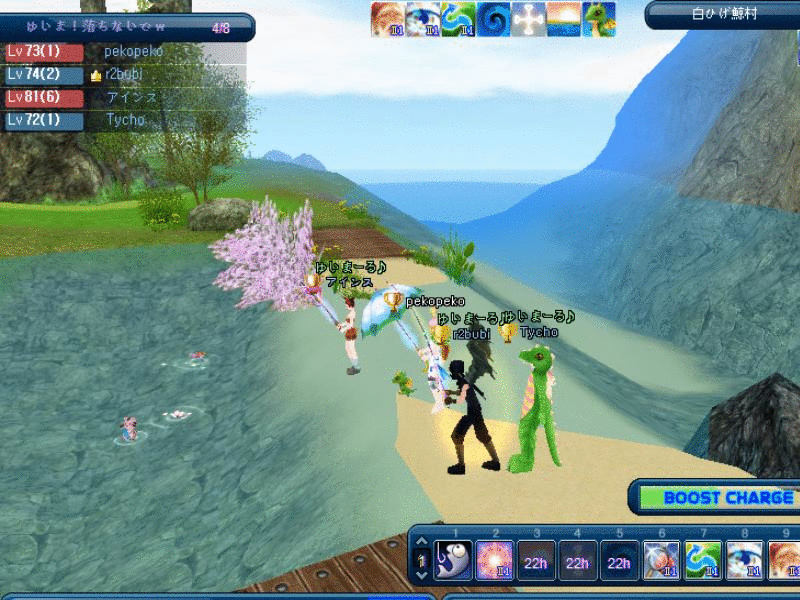Activate the blue eye skill in hotbar slot 8
800x600 pixels.
pyautogui.click(x=743, y=560)
